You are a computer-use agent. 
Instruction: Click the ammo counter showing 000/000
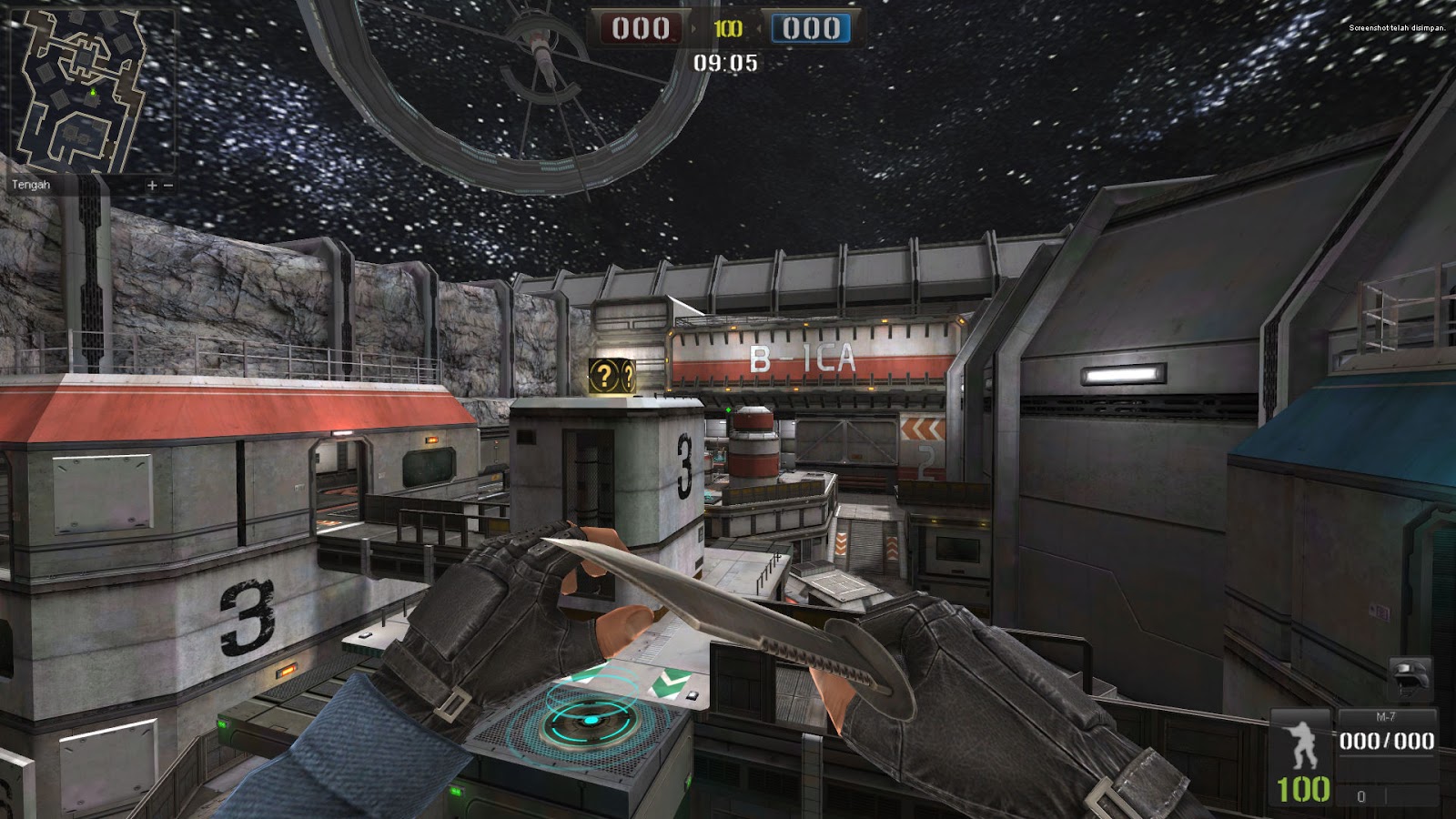pyautogui.click(x=1388, y=740)
